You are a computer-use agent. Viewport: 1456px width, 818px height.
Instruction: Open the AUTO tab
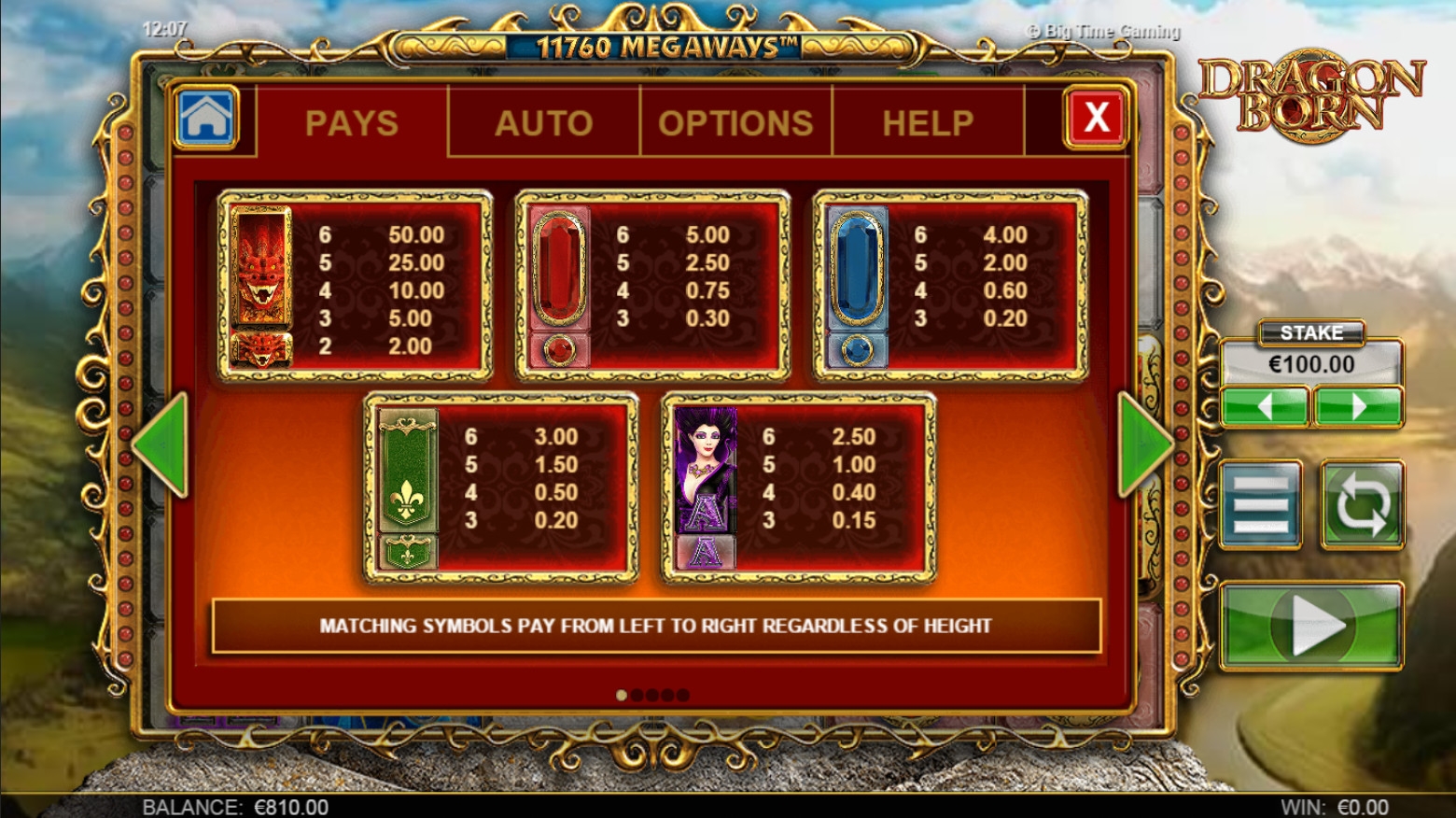pyautogui.click(x=544, y=122)
